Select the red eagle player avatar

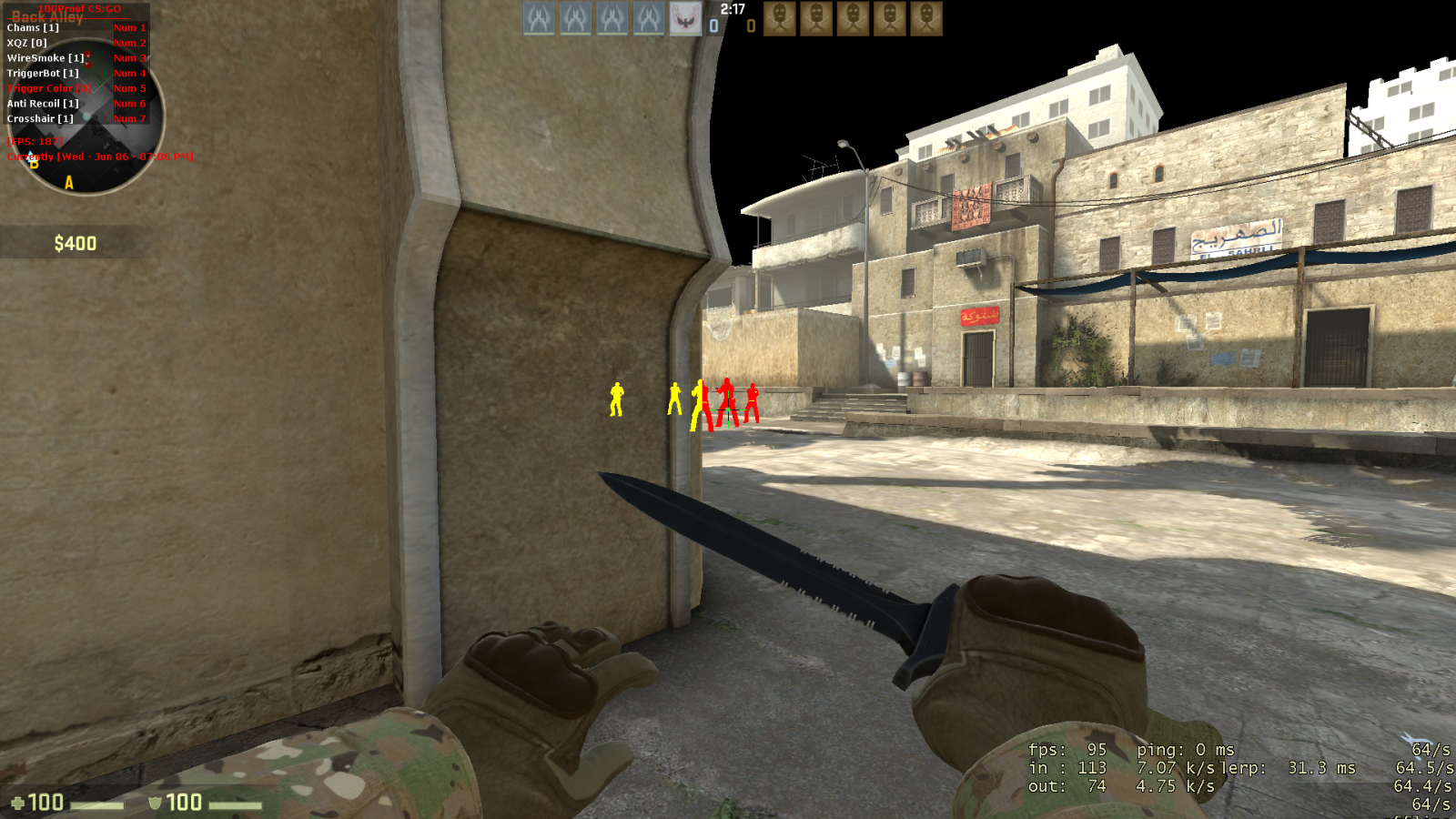pos(685,19)
